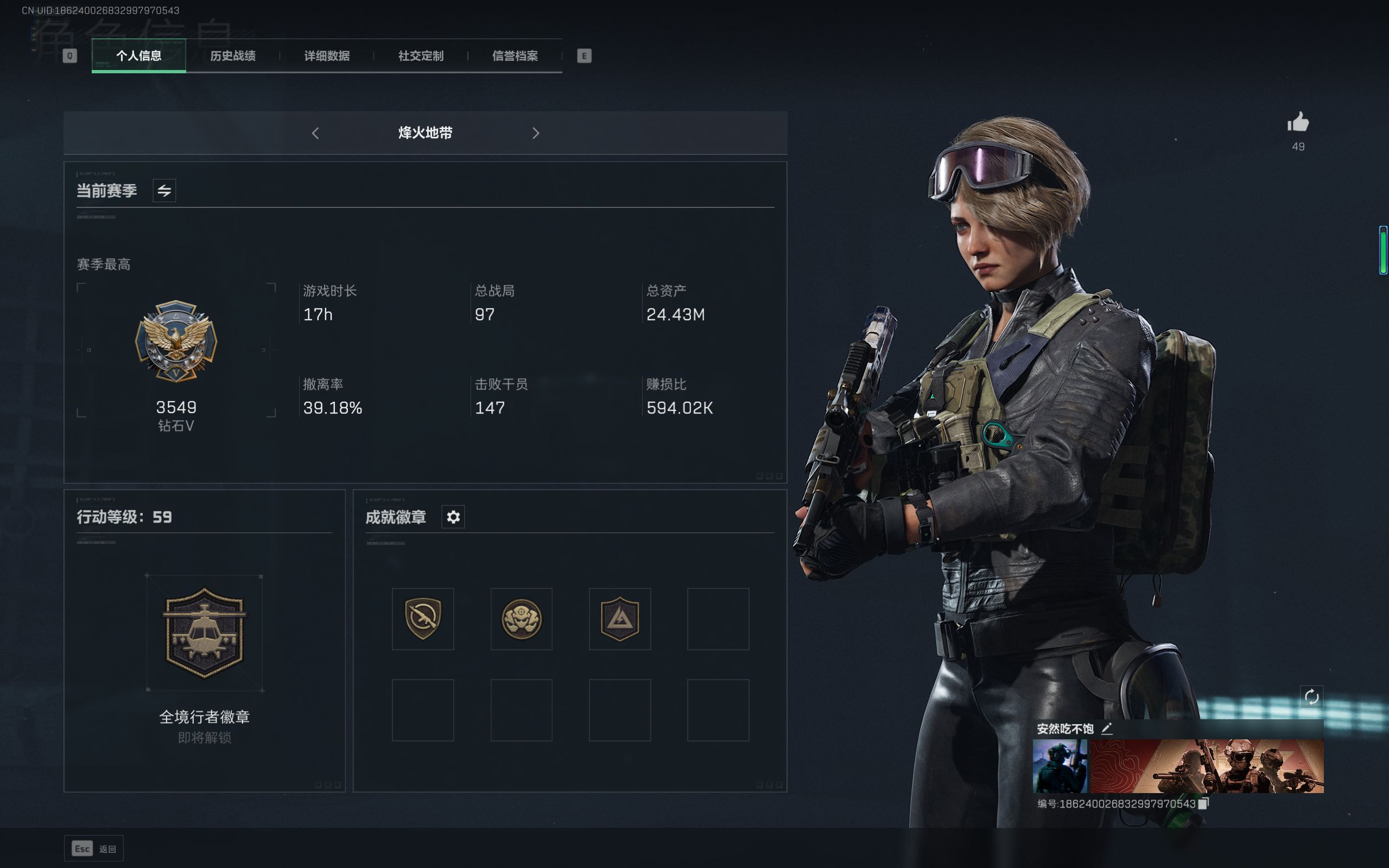Open the 历史战绩 tab
The image size is (1389, 868).
(232, 56)
